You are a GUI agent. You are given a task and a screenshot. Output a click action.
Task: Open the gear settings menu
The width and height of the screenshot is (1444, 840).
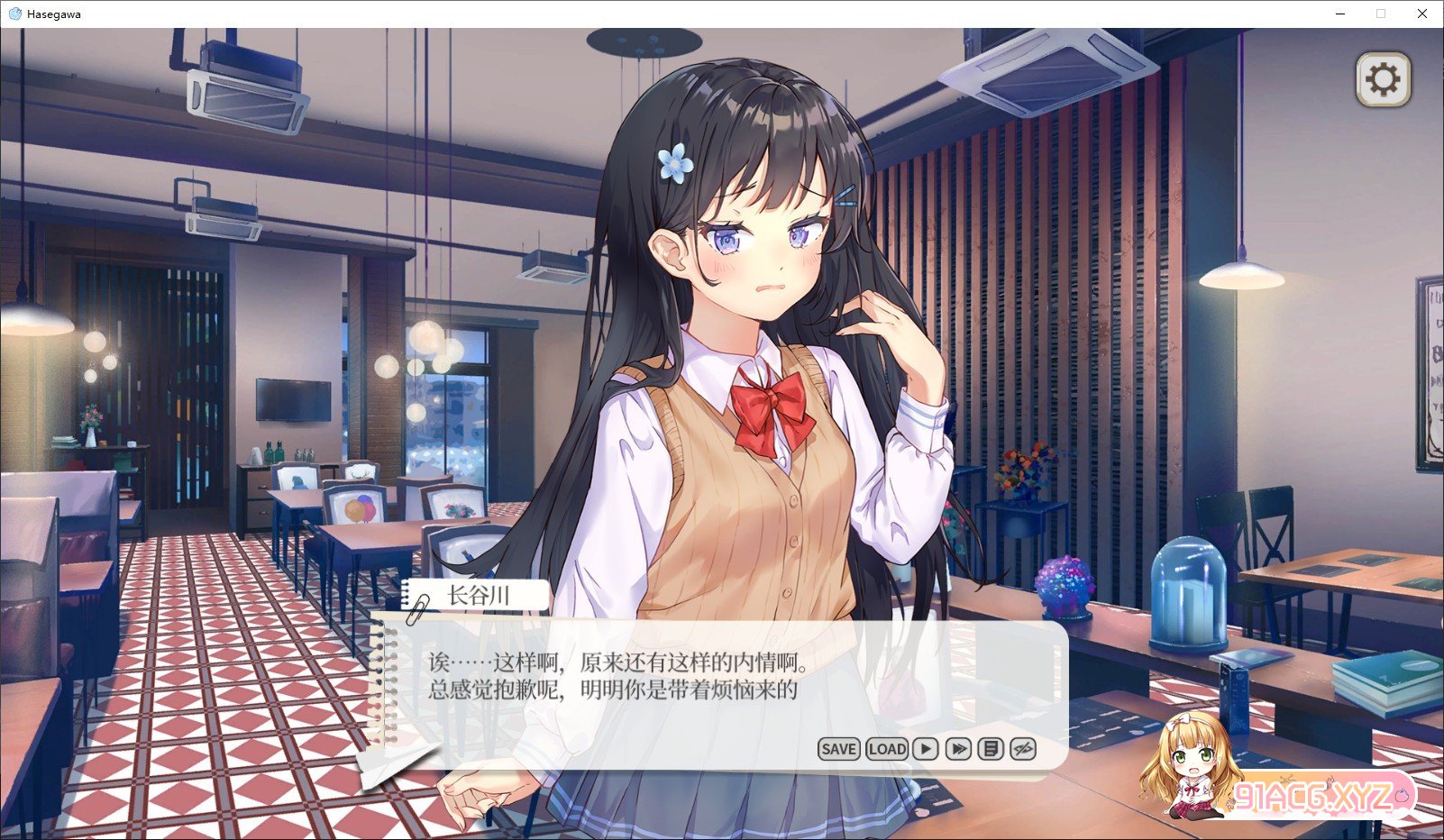point(1383,80)
